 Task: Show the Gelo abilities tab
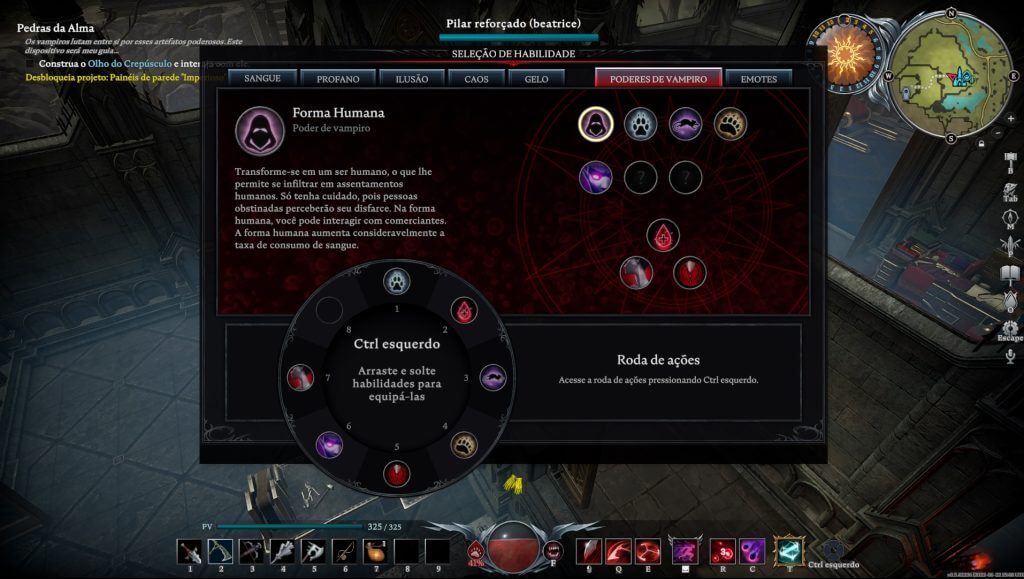[536, 78]
